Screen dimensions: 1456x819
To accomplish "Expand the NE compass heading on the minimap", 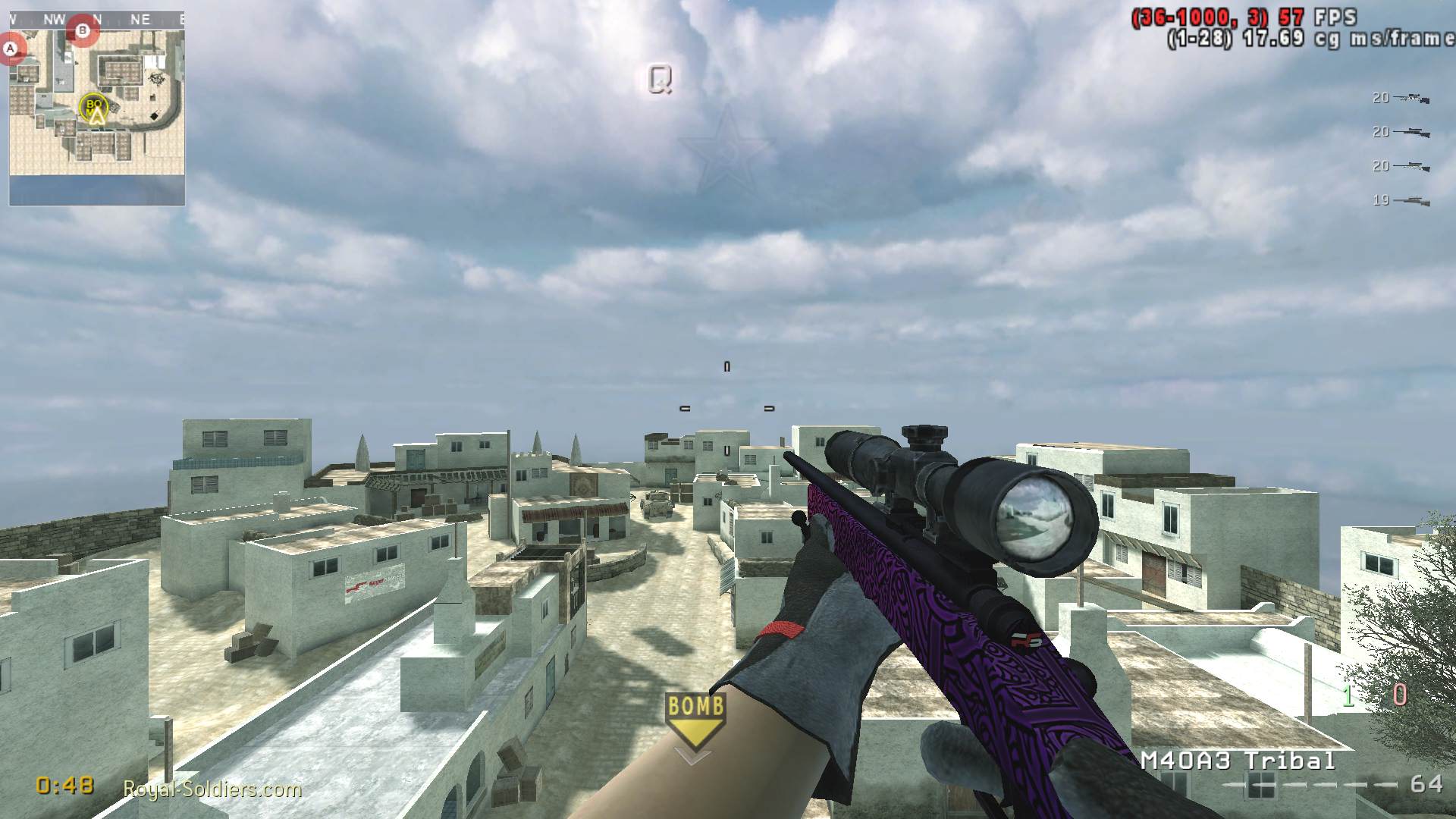I will point(139,19).
